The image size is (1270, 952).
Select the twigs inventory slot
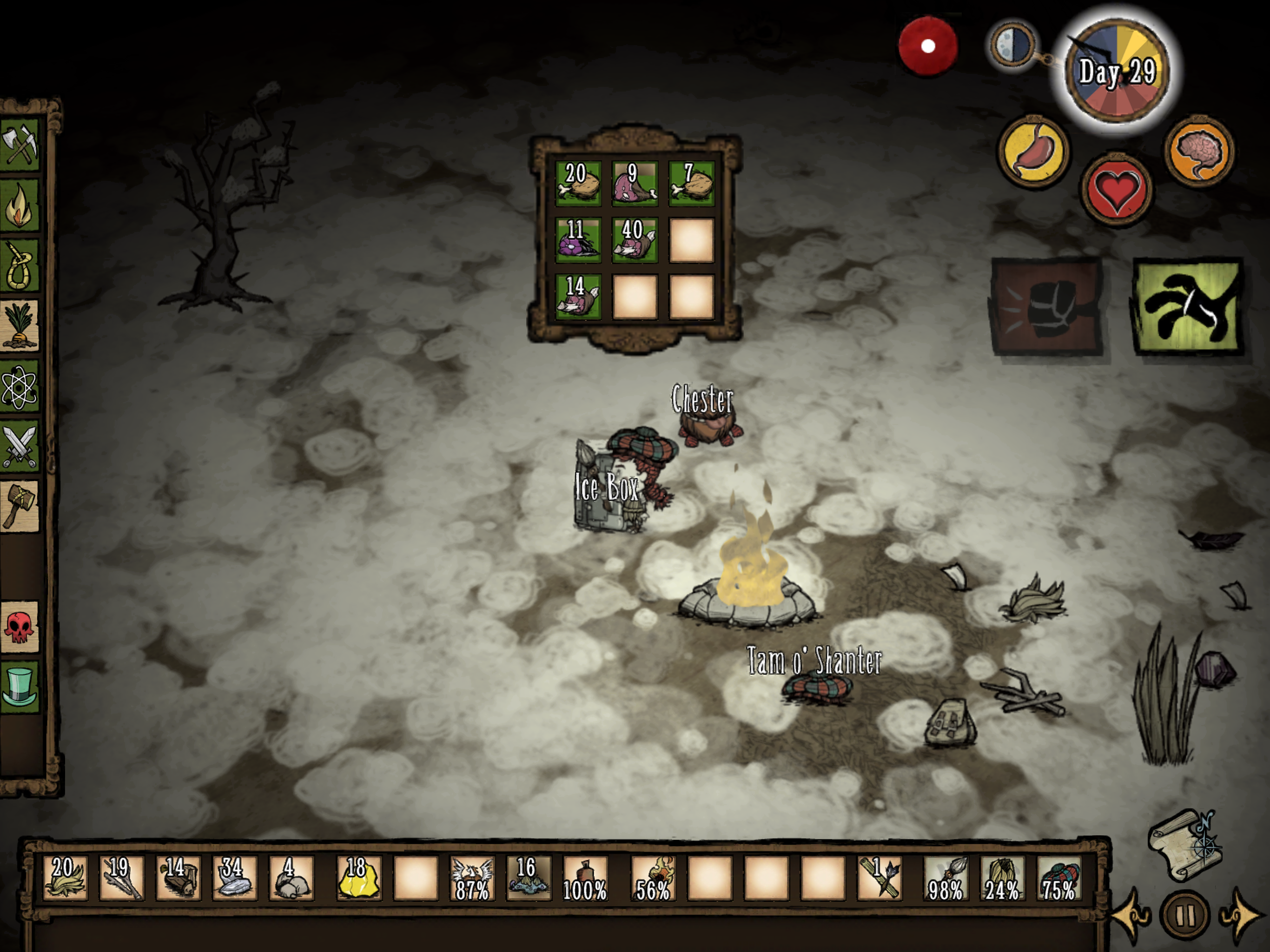[x=122, y=878]
